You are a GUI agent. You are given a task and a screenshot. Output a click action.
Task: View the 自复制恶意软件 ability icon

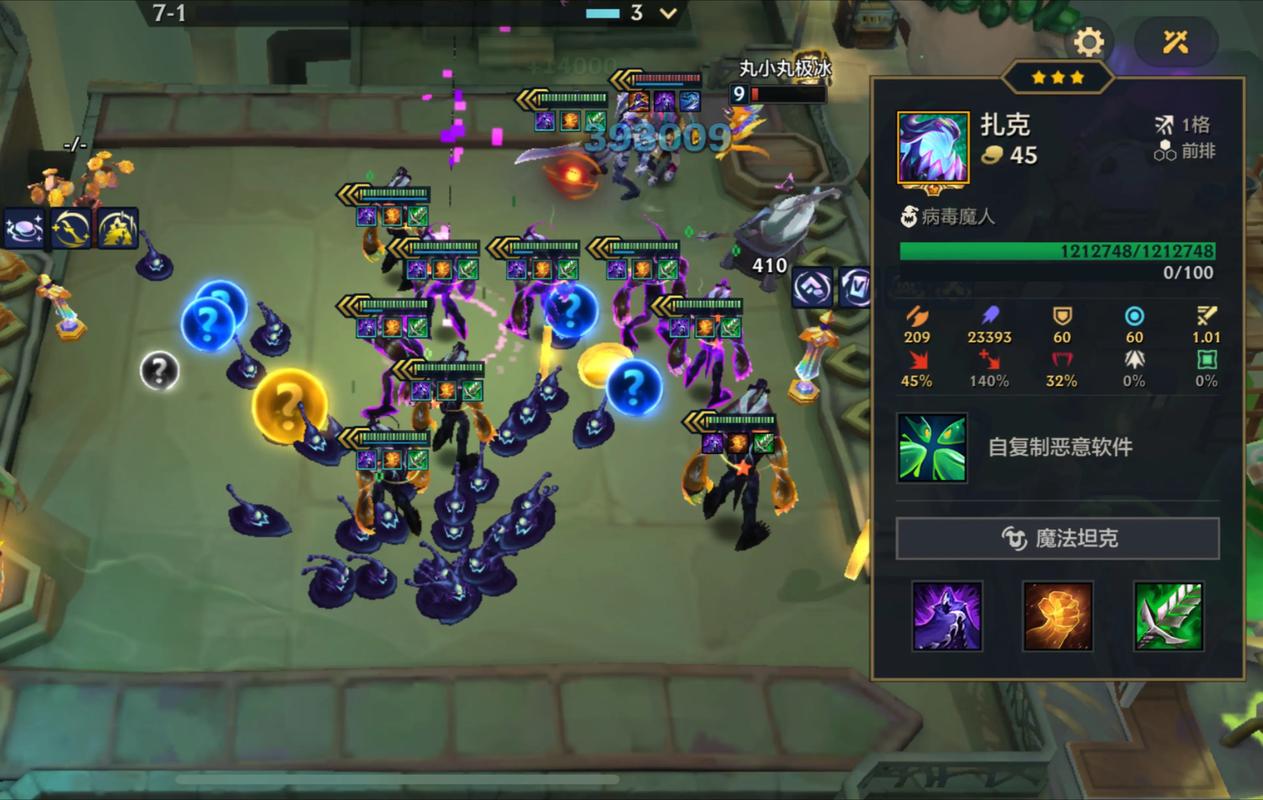point(932,447)
